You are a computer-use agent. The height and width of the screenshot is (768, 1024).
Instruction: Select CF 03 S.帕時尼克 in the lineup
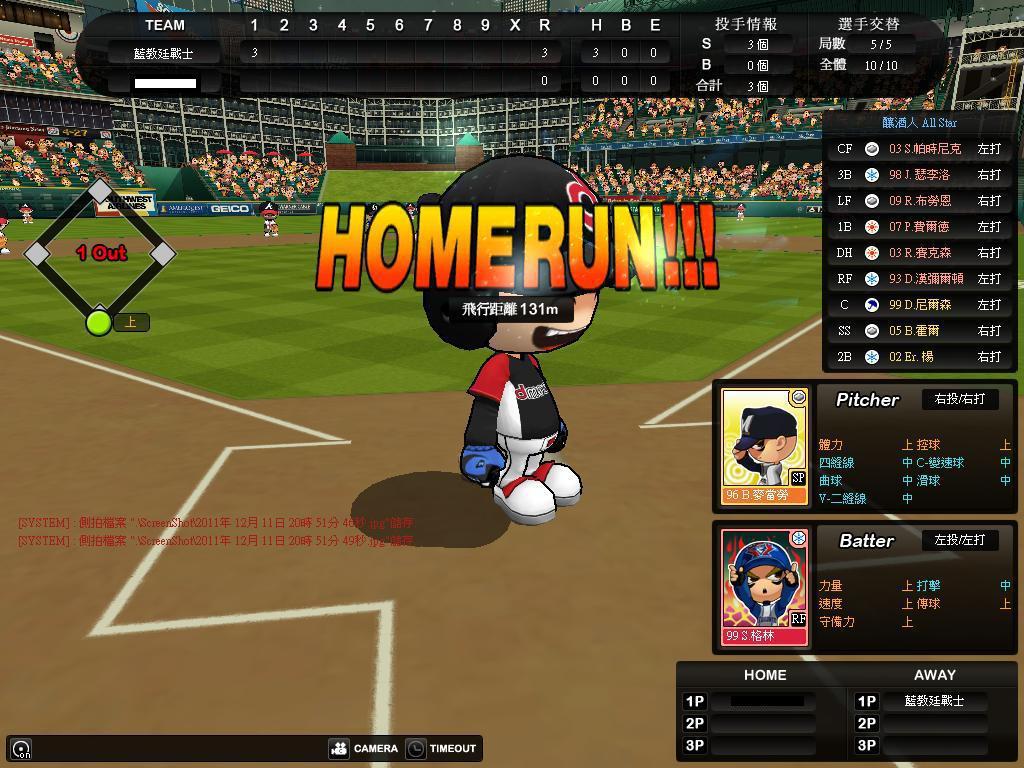click(920, 149)
